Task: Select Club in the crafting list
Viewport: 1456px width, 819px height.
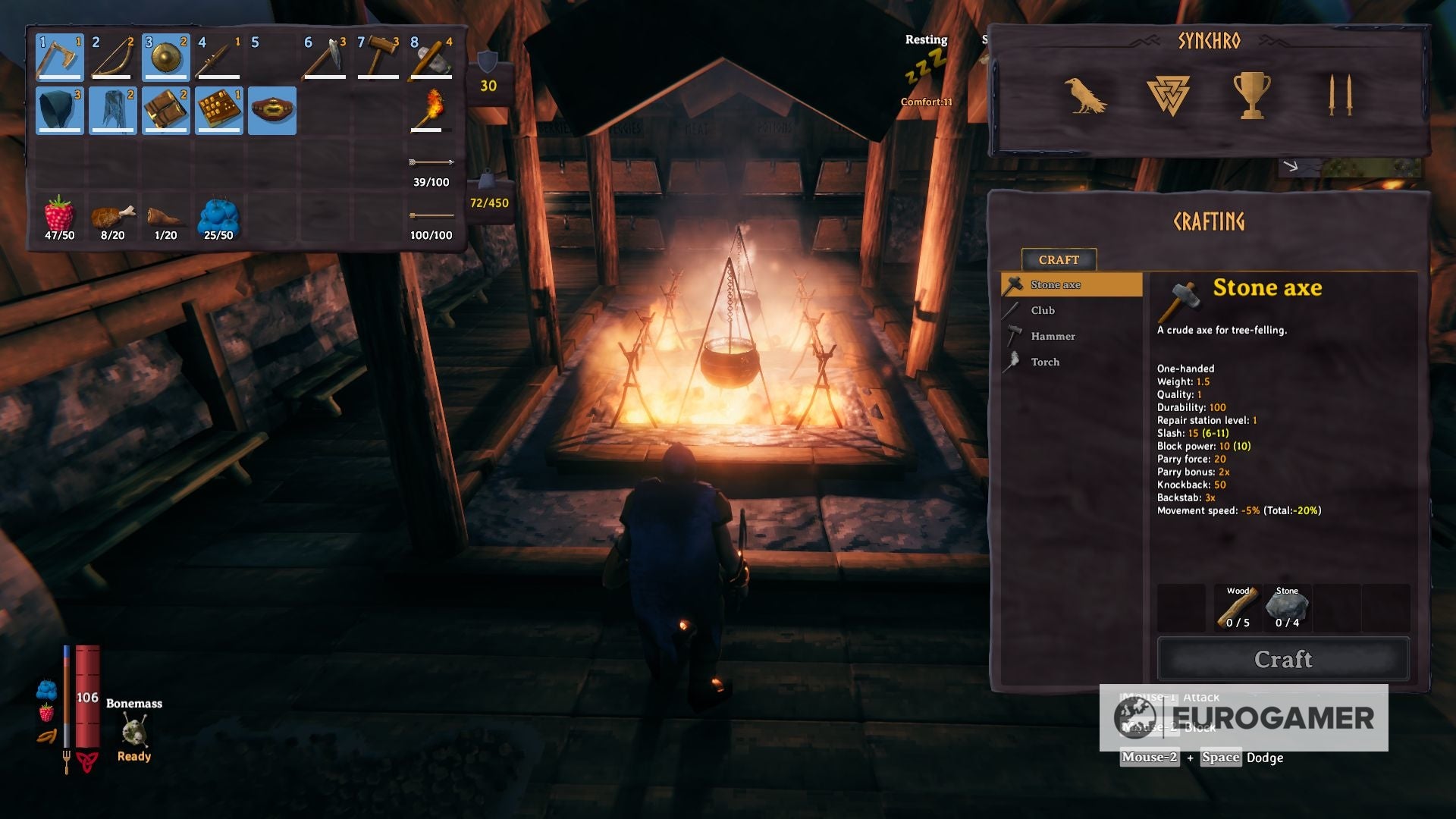Action: click(1043, 310)
